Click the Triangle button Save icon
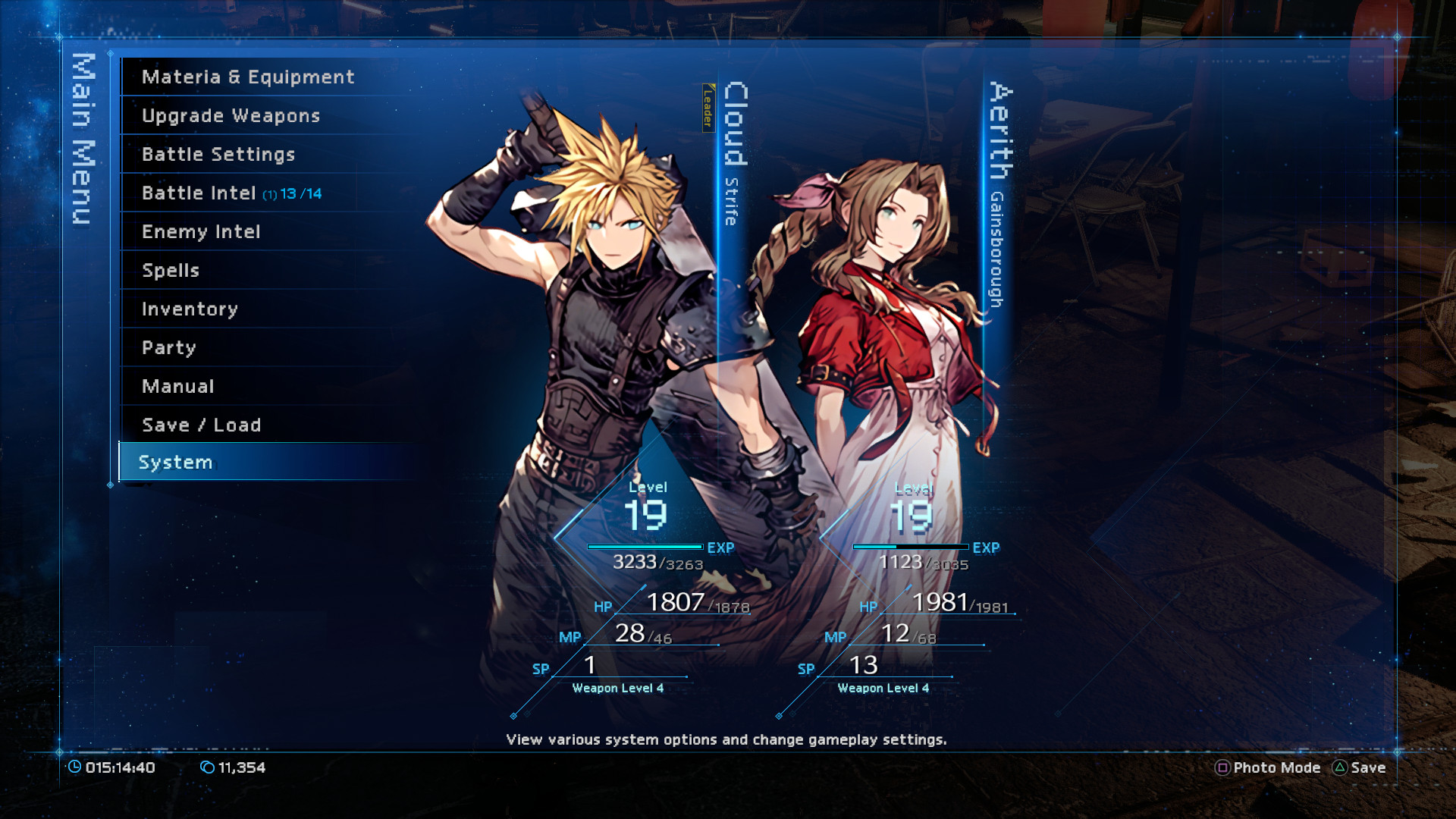Viewport: 1456px width, 819px height. (x=1341, y=767)
